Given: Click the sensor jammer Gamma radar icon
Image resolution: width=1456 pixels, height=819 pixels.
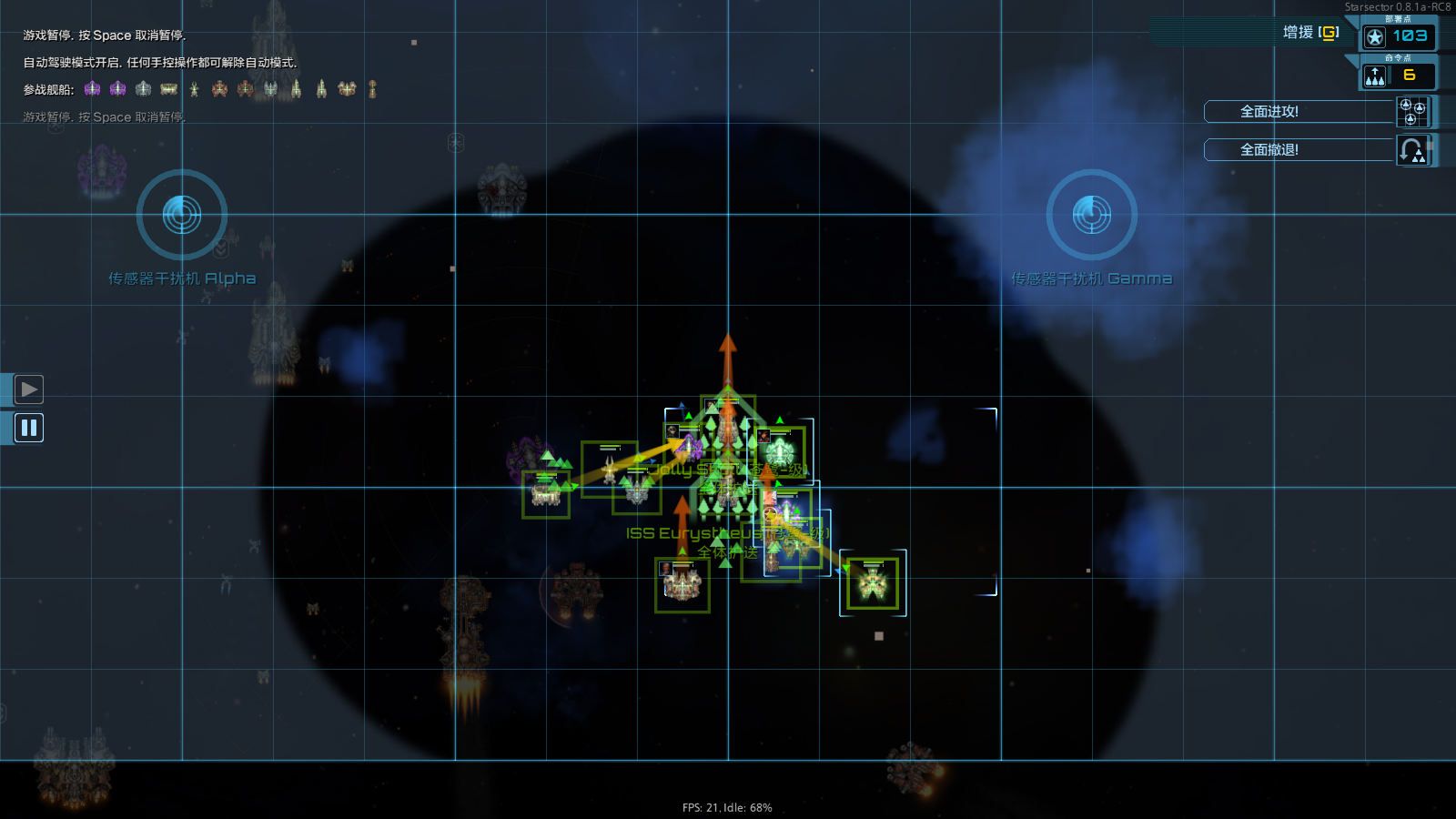Looking at the screenshot, I should pyautogui.click(x=1091, y=216).
